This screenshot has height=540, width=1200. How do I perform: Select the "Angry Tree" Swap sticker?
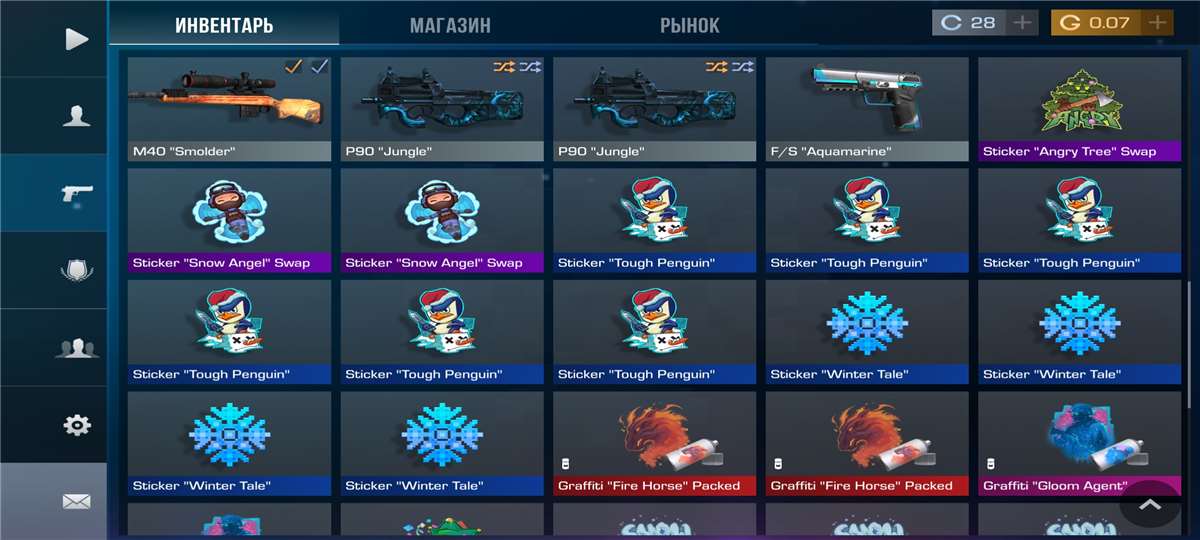click(1078, 108)
